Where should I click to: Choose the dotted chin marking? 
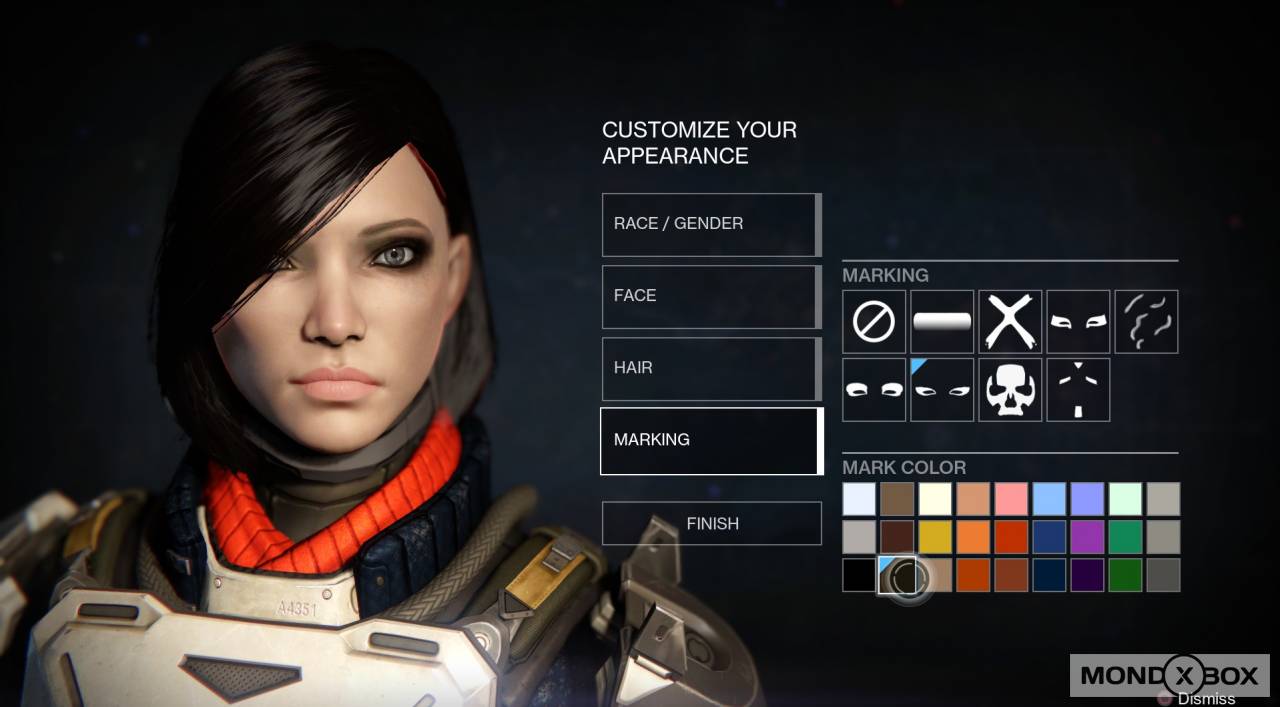[x=1078, y=390]
